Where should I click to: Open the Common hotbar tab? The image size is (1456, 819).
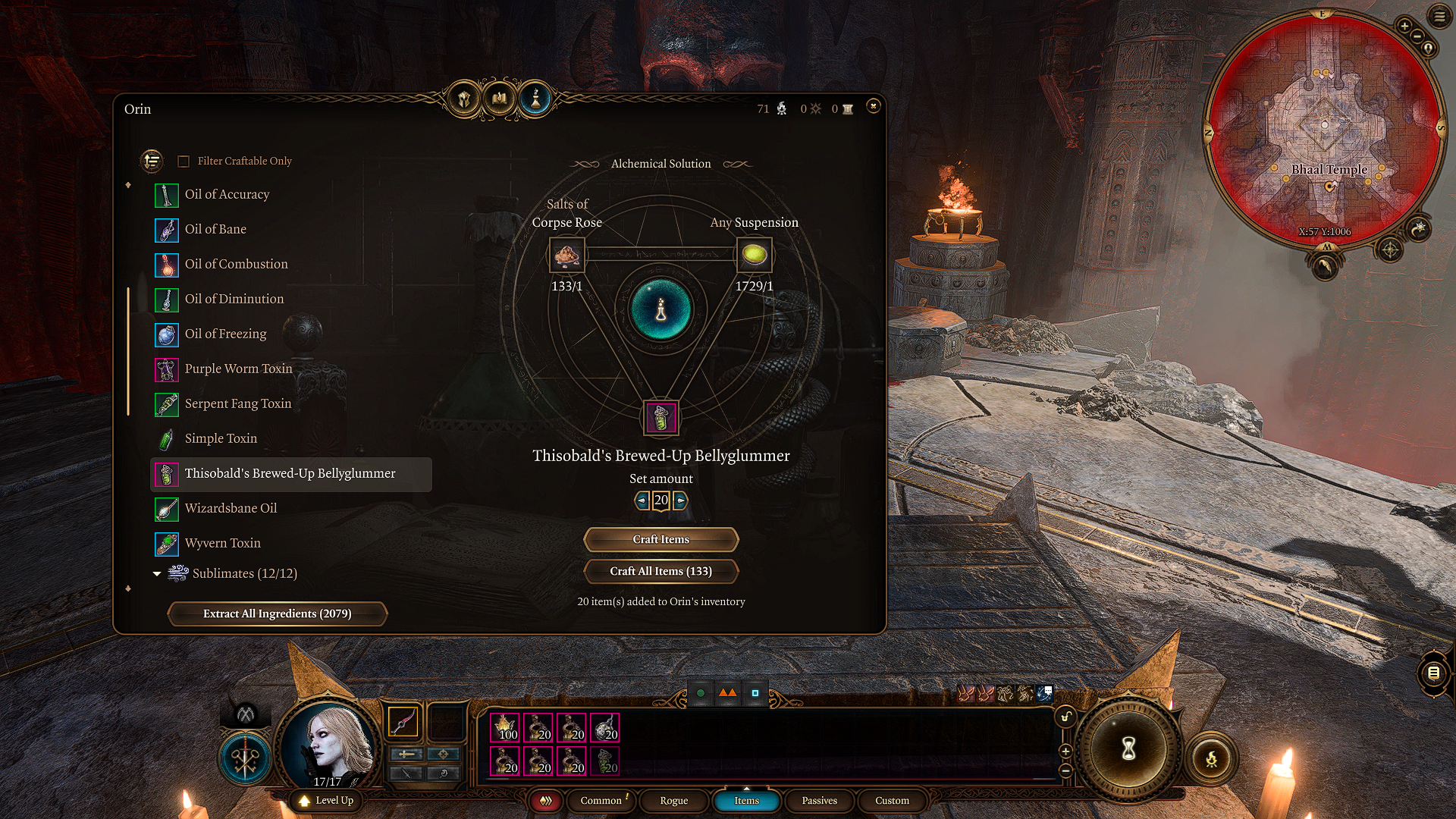click(x=601, y=801)
